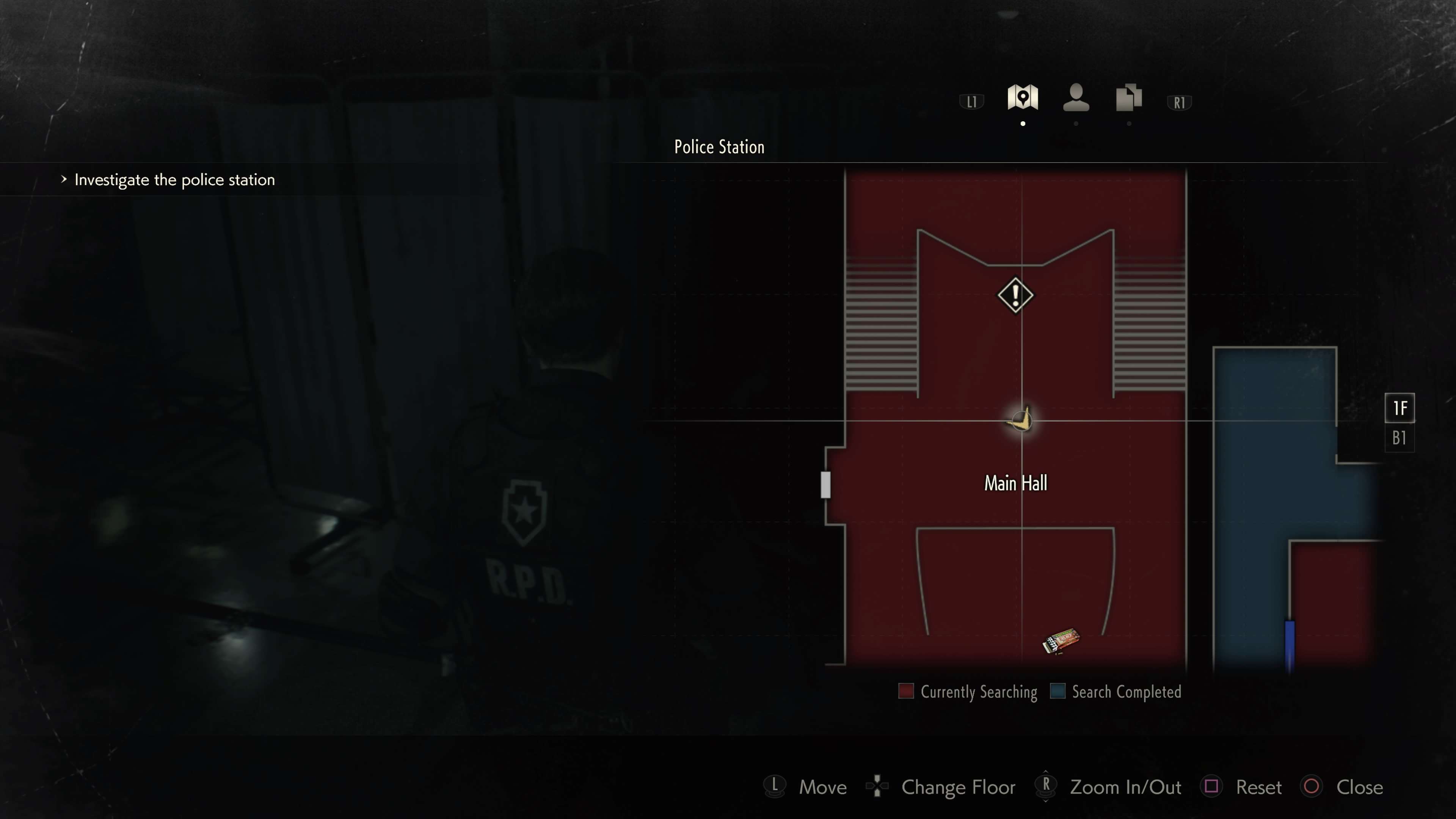Click the white door marker on Main Hall
This screenshot has width=1456, height=819.
(826, 485)
